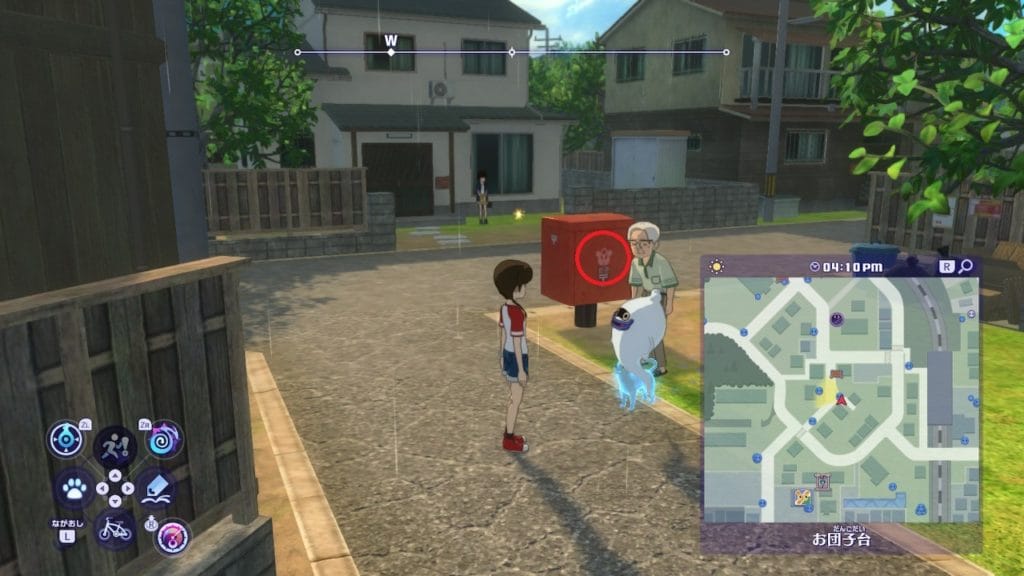The image size is (1024, 576).
Task: Activate the purple swirl warp icon
Action: [x=164, y=439]
